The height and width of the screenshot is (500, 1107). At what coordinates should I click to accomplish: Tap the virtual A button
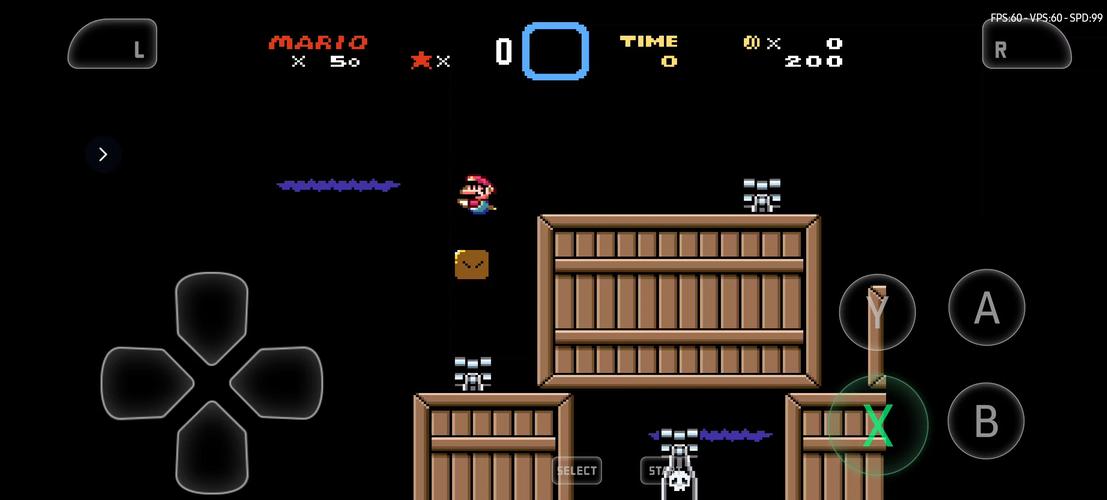(986, 308)
